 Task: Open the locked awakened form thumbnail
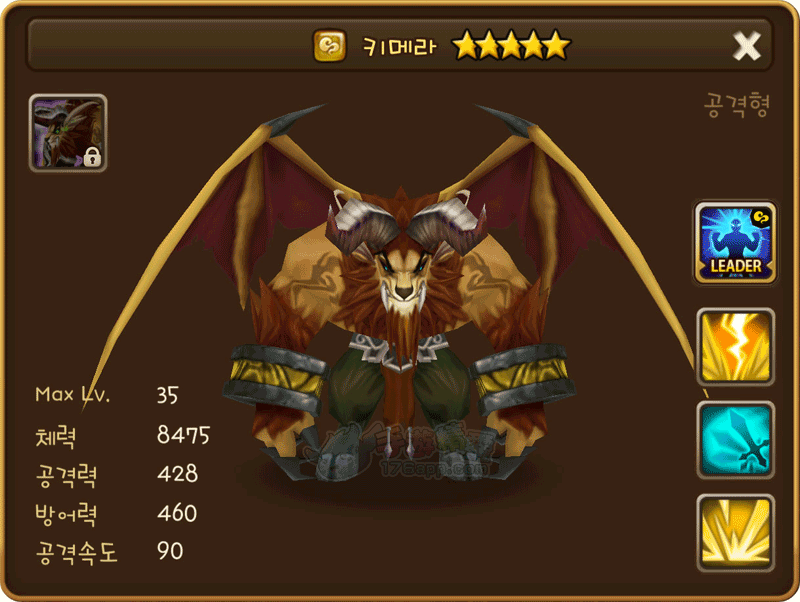[x=68, y=133]
